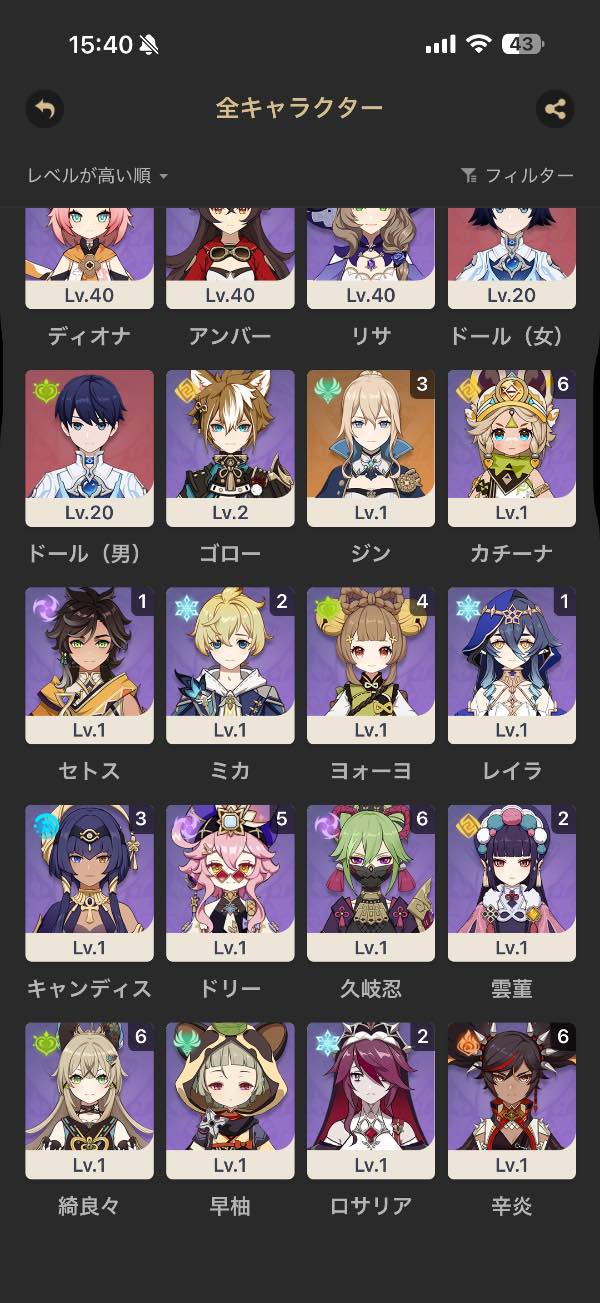Open the レベルが高い順 sort dropdown

coord(98,176)
